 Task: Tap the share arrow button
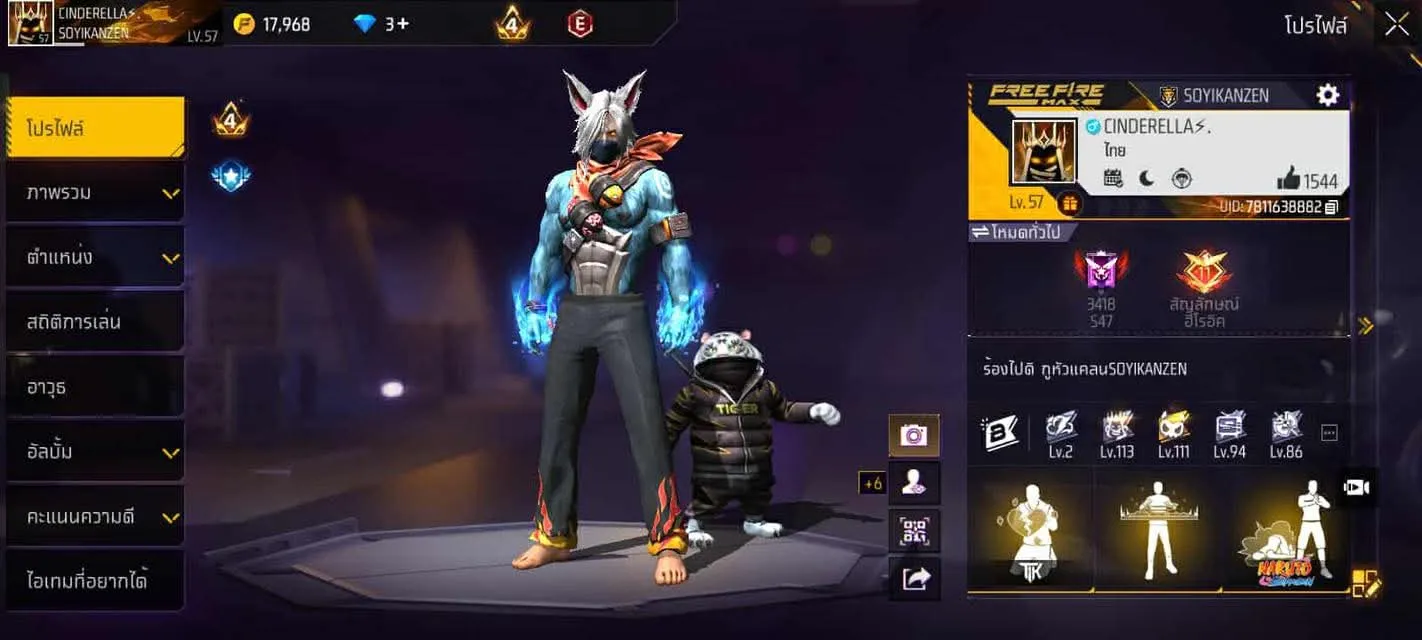[914, 578]
